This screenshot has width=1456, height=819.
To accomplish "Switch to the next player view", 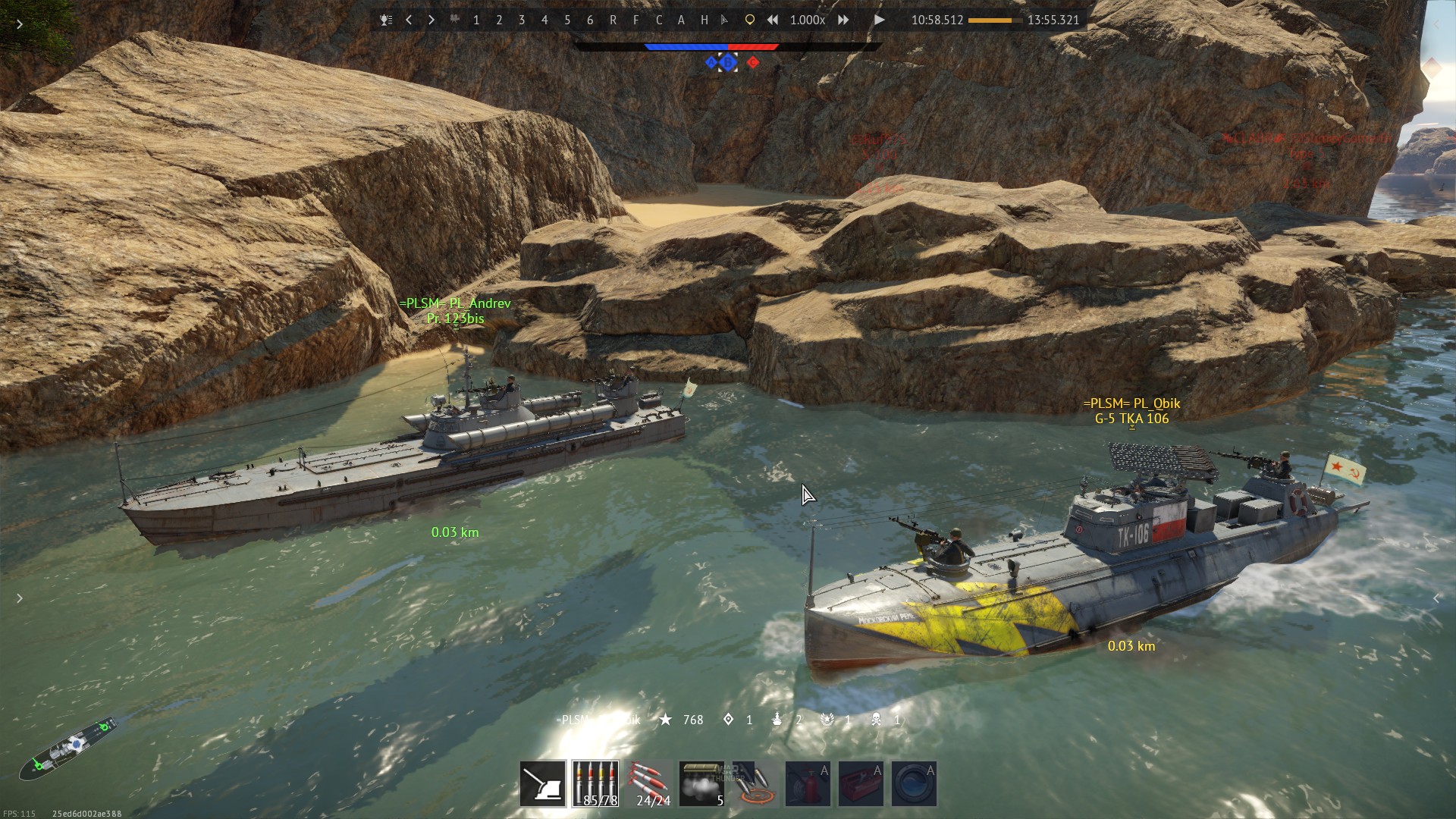I will click(431, 20).
